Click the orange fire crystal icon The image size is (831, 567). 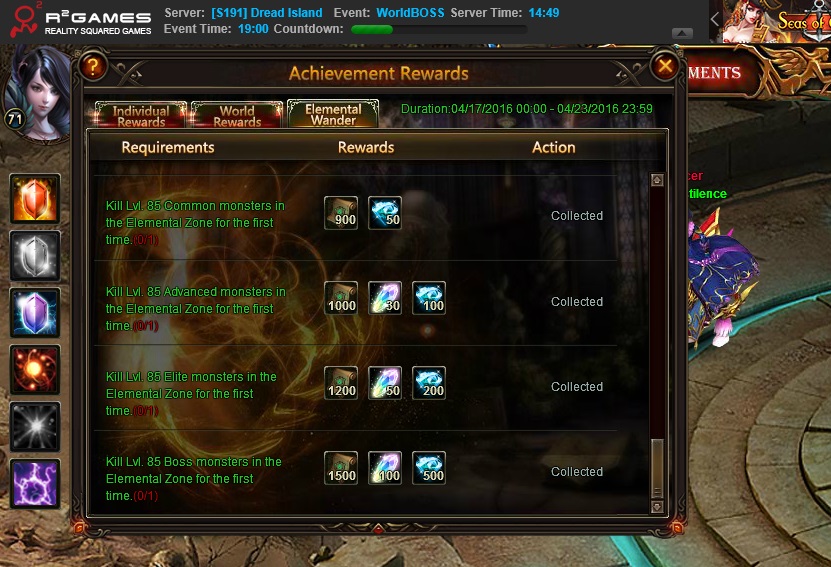[x=35, y=198]
